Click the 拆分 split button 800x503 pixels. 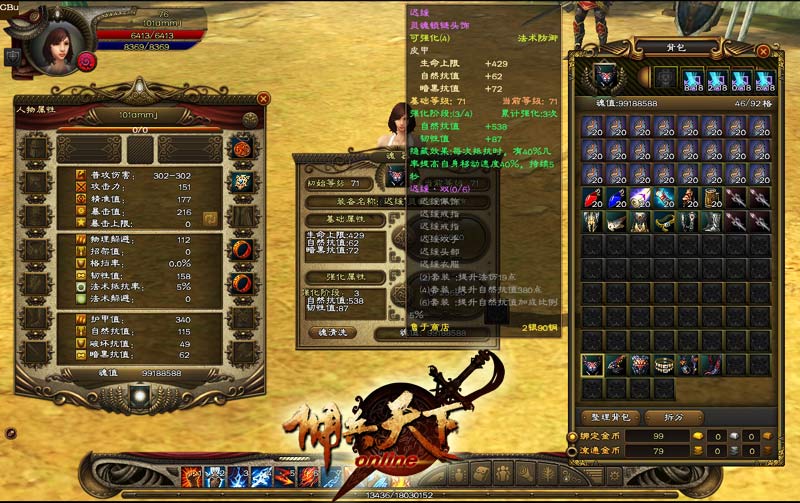661,416
